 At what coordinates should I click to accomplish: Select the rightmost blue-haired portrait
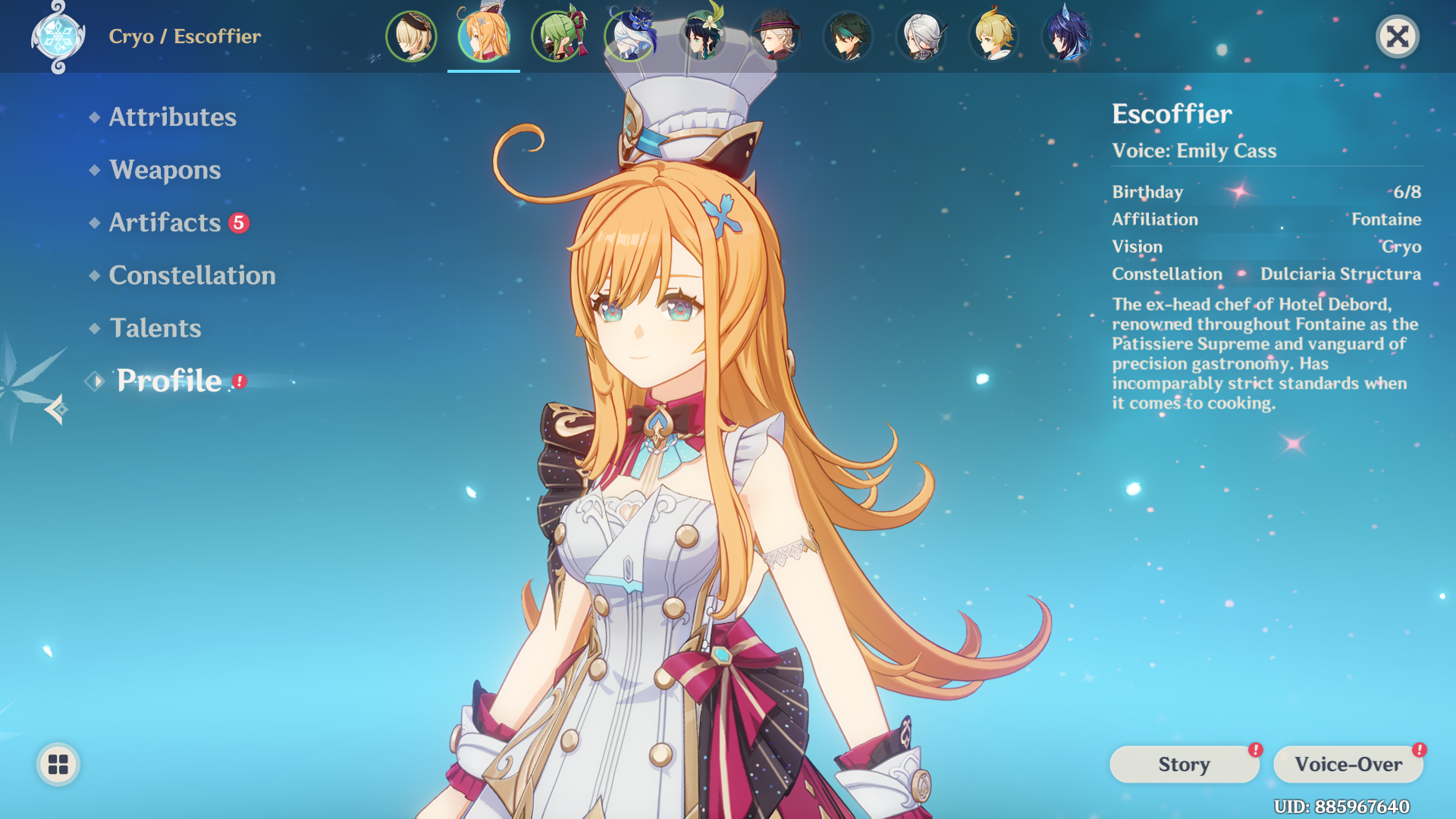(x=1068, y=36)
